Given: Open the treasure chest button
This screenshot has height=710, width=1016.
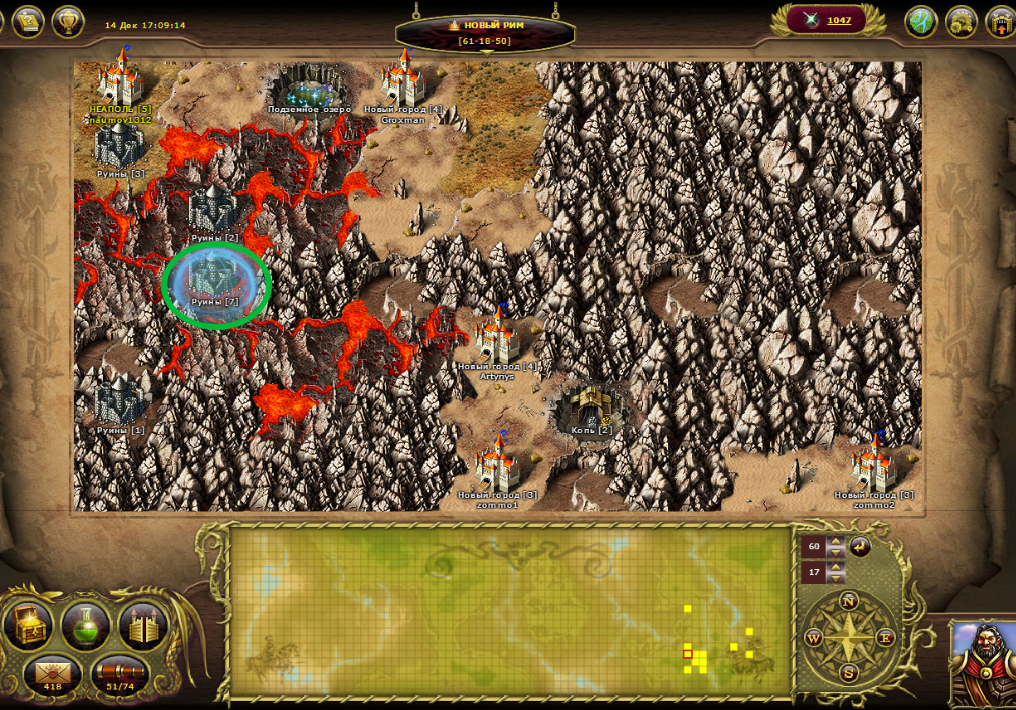Looking at the screenshot, I should (29, 625).
